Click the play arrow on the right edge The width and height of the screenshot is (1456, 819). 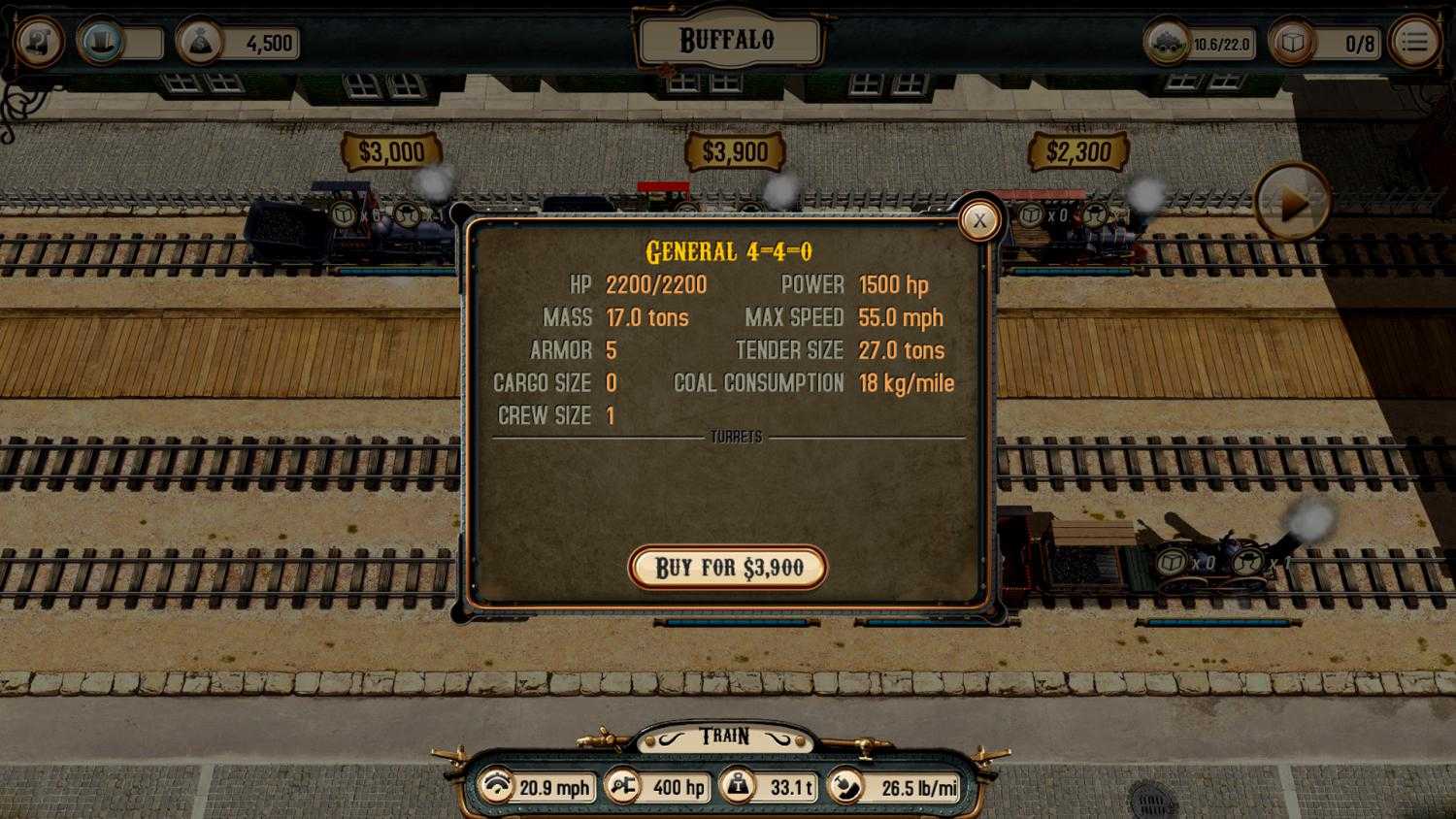coord(1291,205)
